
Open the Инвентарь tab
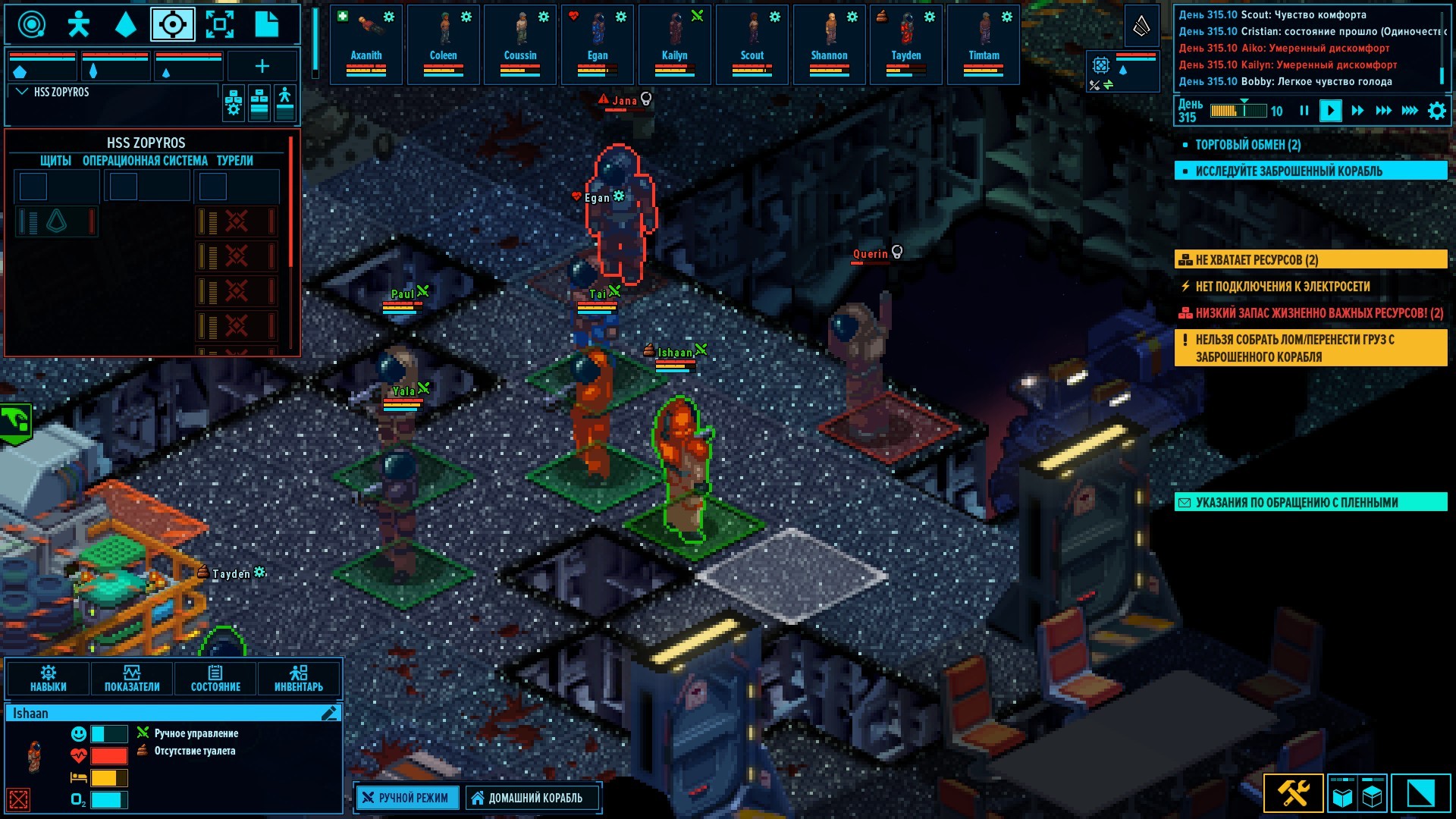pyautogui.click(x=299, y=678)
